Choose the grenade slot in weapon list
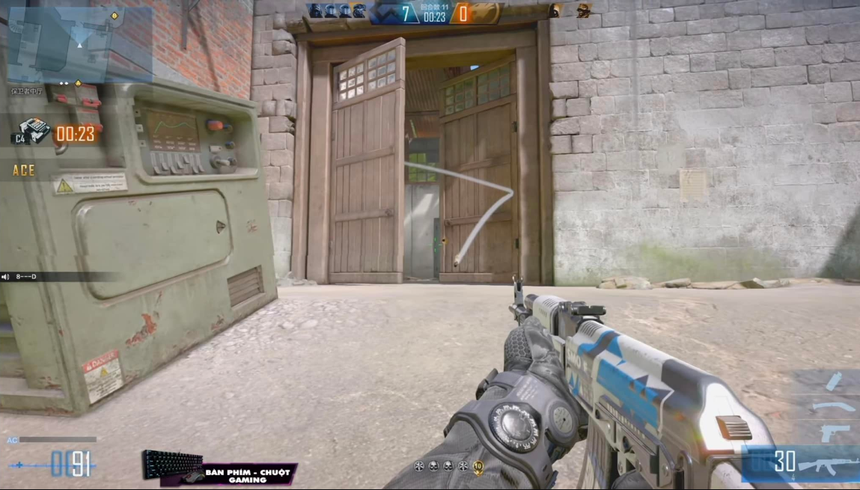The height and width of the screenshot is (490, 860). point(834,381)
